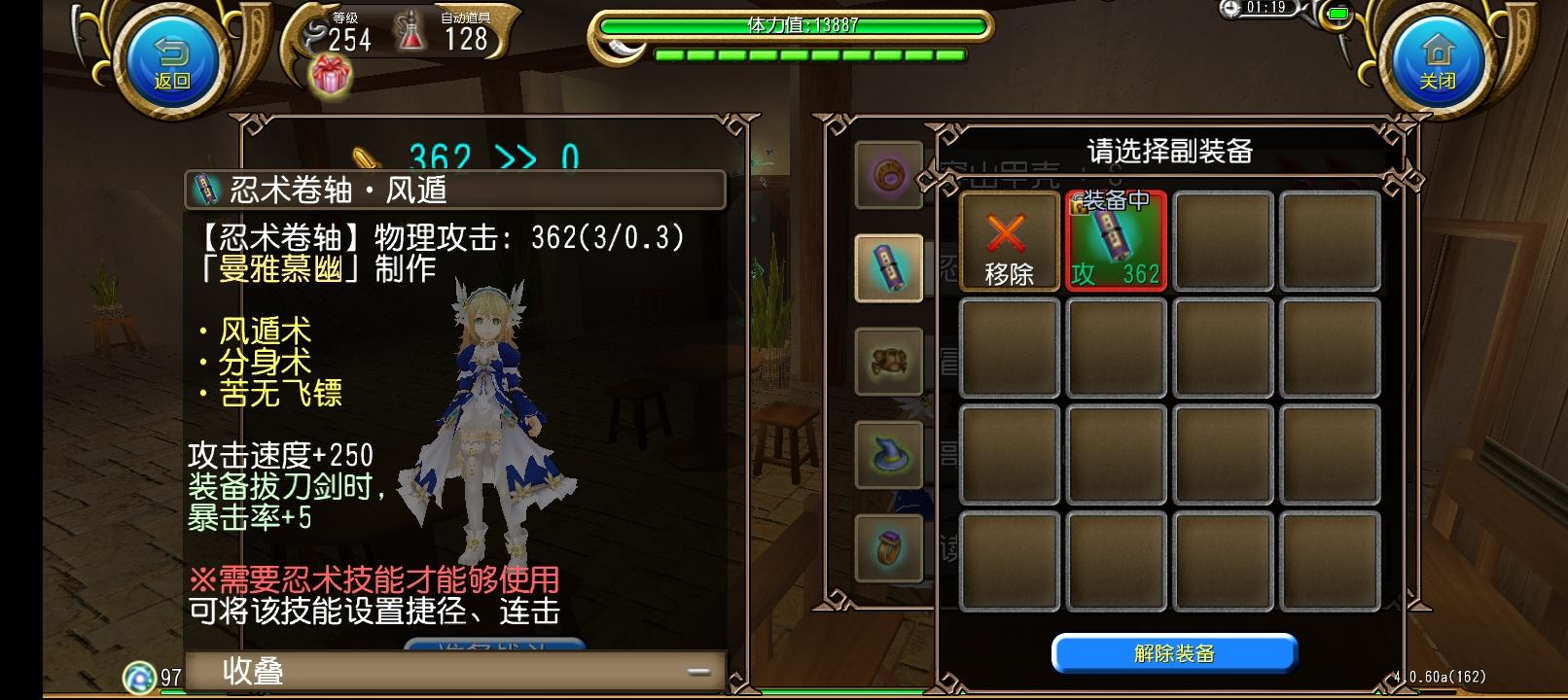Toggle the battery indicator at top right
Image resolution: width=1568 pixels, height=700 pixels.
pos(1339,14)
